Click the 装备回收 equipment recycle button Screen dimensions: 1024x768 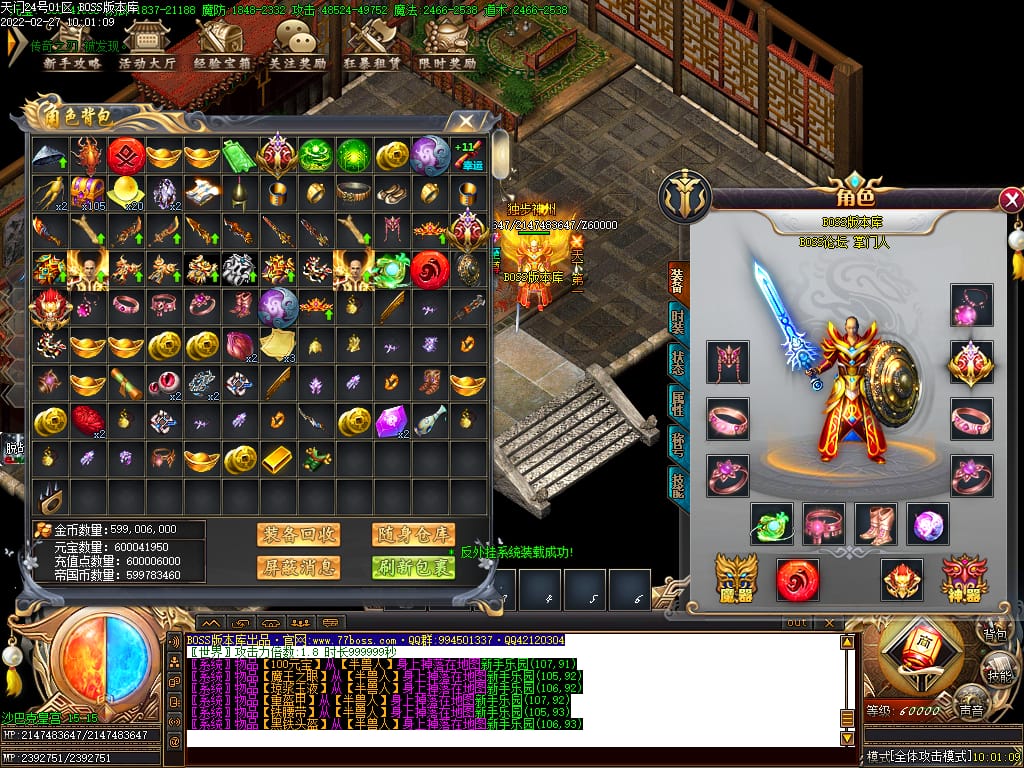pyautogui.click(x=298, y=535)
